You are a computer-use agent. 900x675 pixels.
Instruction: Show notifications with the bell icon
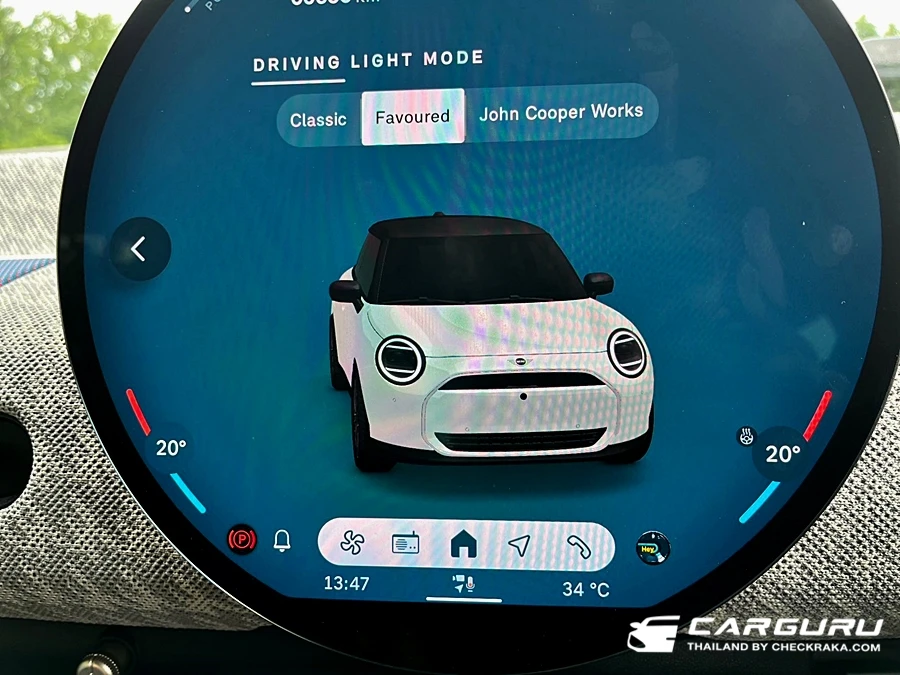pos(283,541)
